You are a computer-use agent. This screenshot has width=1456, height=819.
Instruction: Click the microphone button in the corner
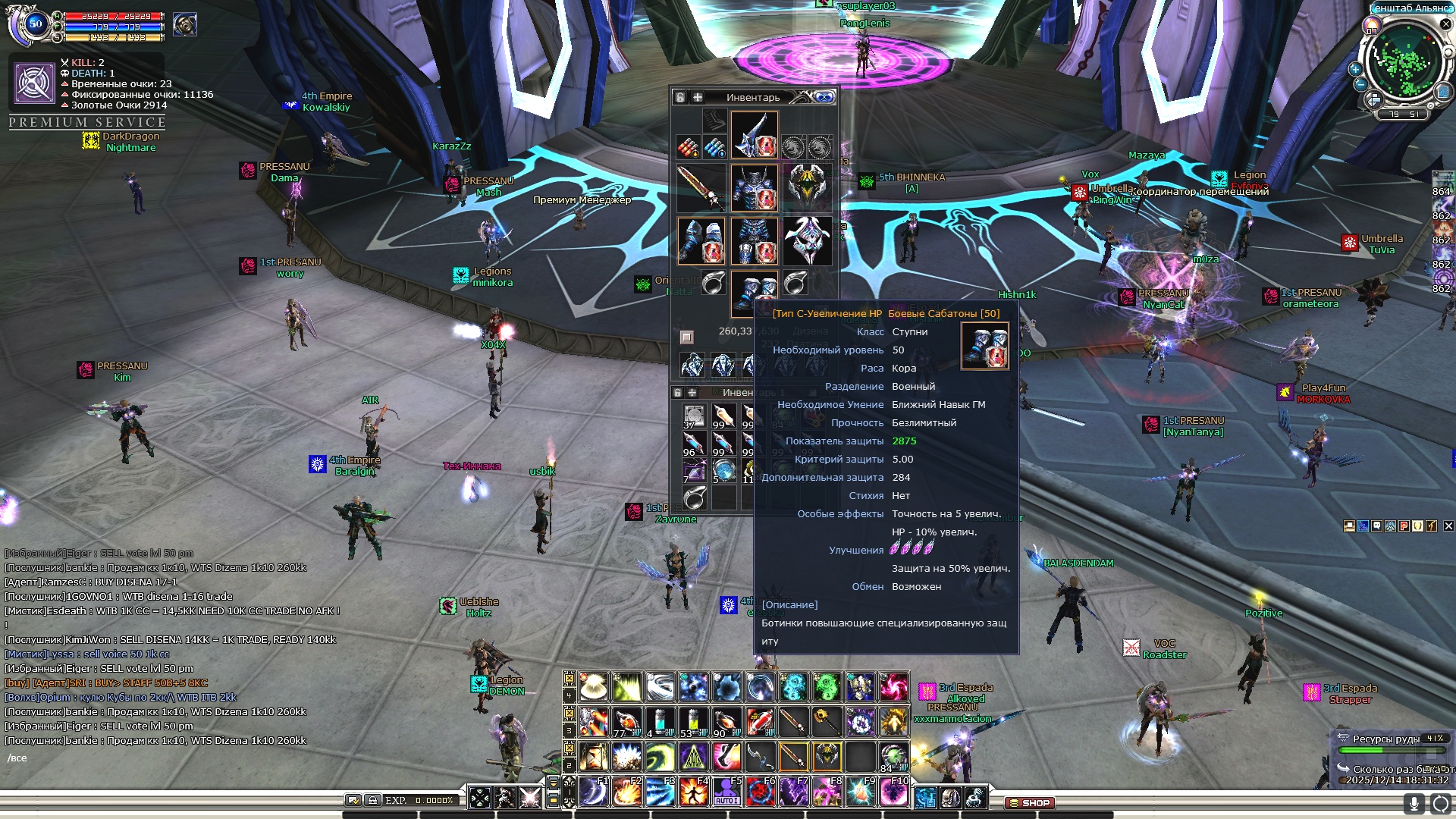[1414, 803]
